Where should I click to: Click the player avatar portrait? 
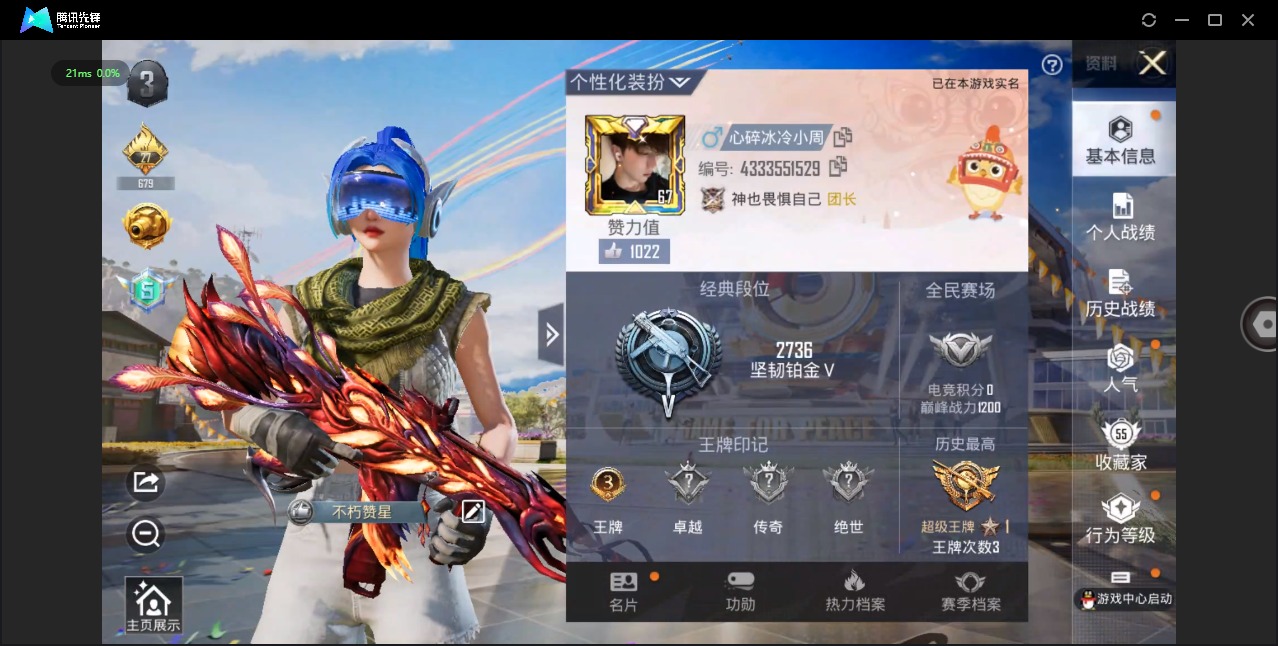click(634, 164)
